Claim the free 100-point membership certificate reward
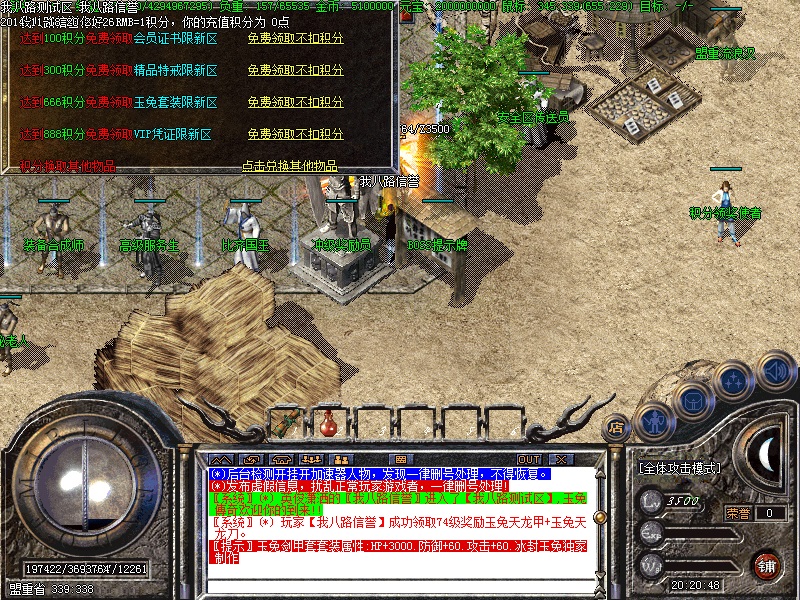Viewport: 800px width, 600px height. (x=295, y=39)
